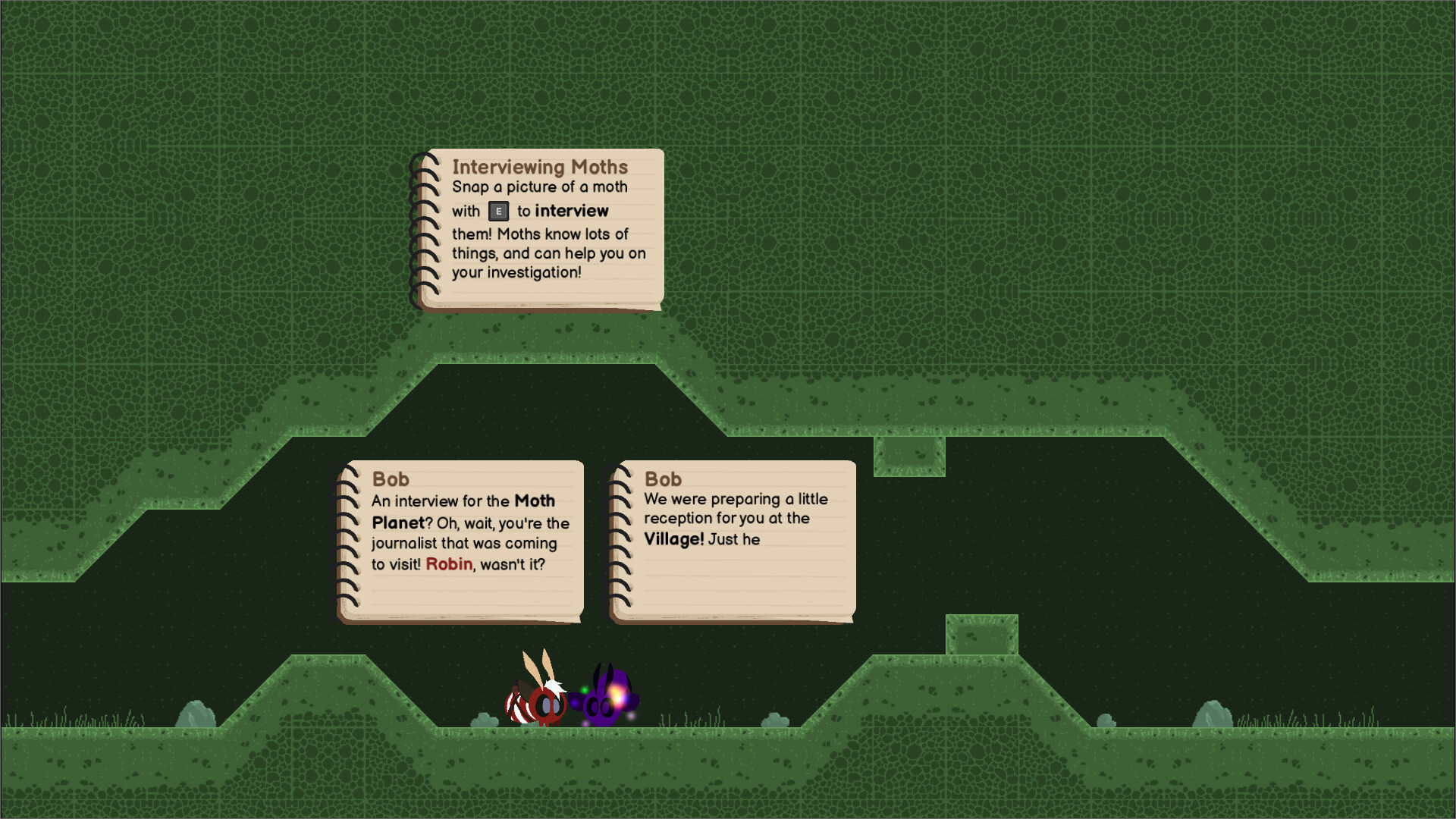
Task: Select the Bob title on the right dialogue note
Action: 662,479
